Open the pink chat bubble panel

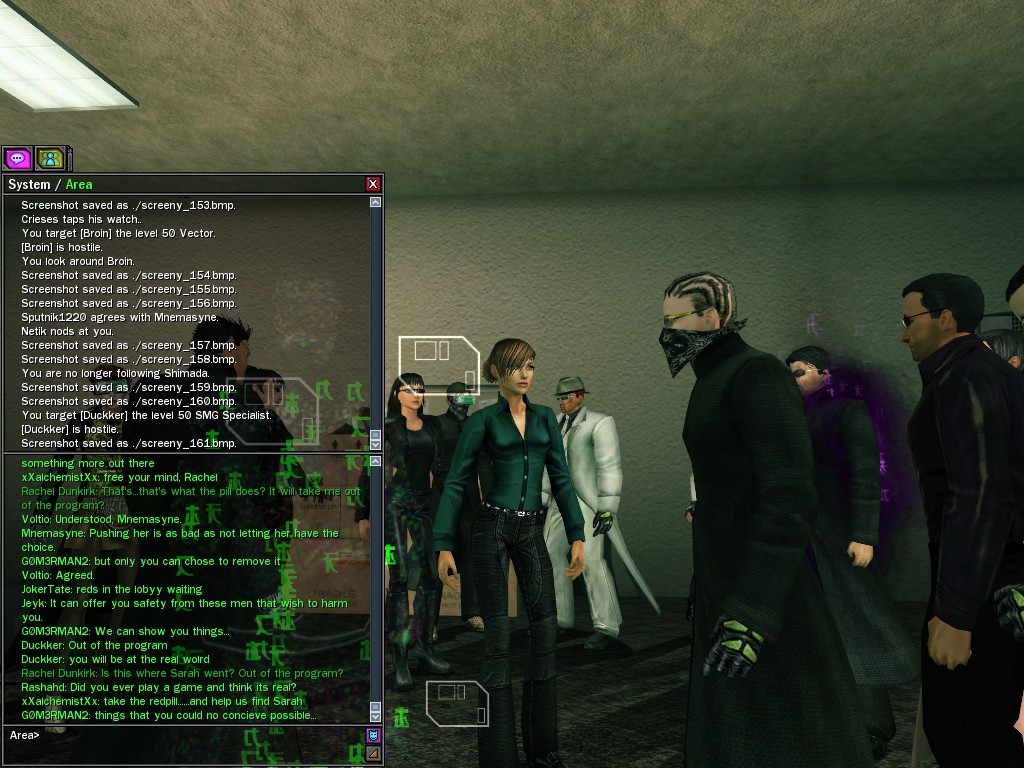(x=18, y=158)
